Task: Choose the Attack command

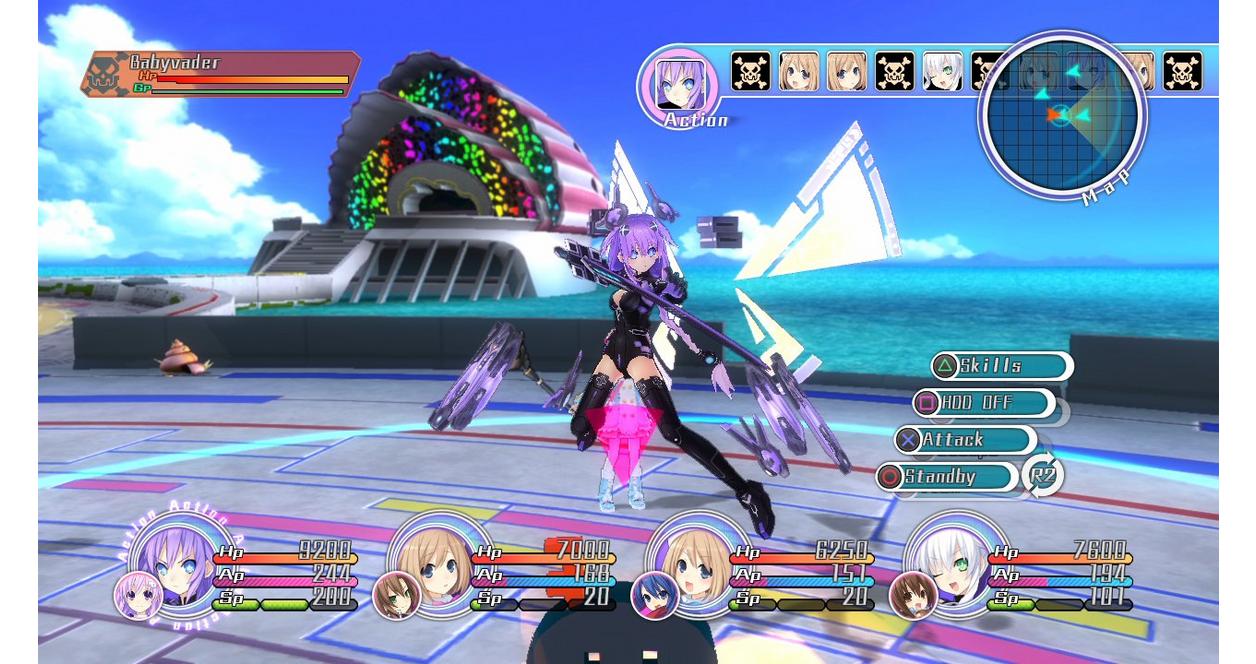Action: tap(965, 440)
